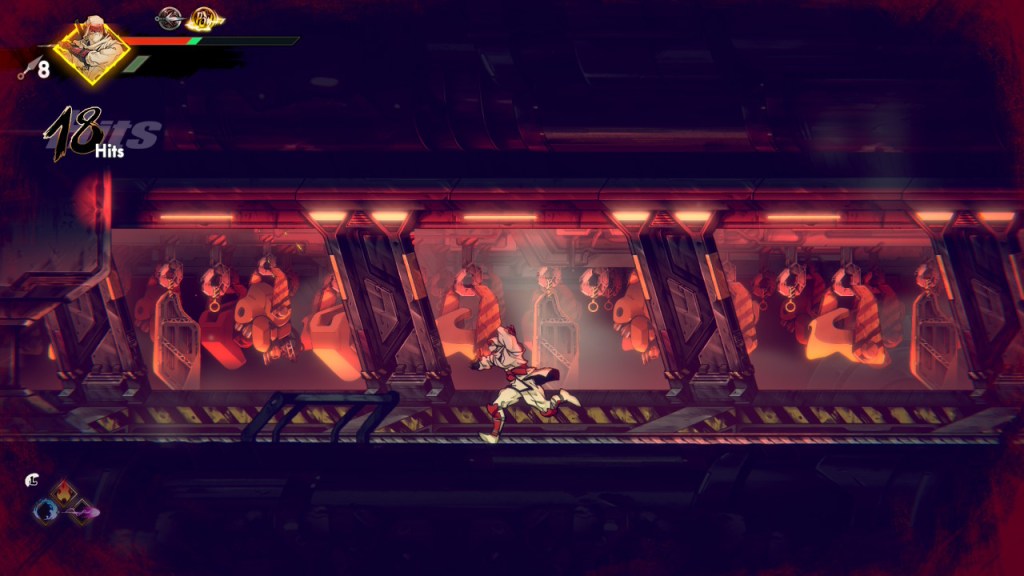Select the glowing gold amulet icon
1024x576 pixels.
[204, 18]
